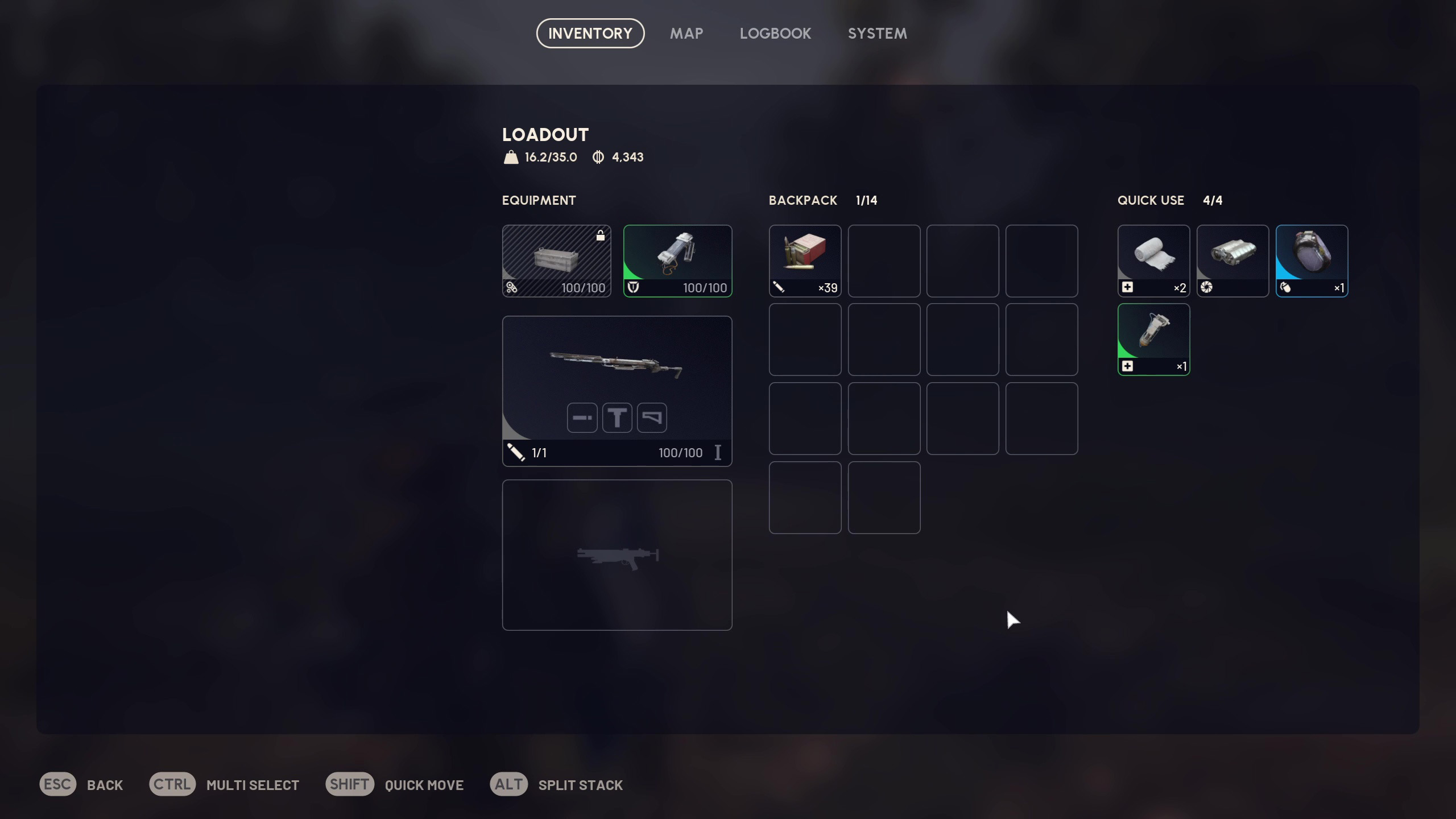Select the empty secondary weapon slot
Viewport: 1456px width, 819px height.
pyautogui.click(x=617, y=555)
